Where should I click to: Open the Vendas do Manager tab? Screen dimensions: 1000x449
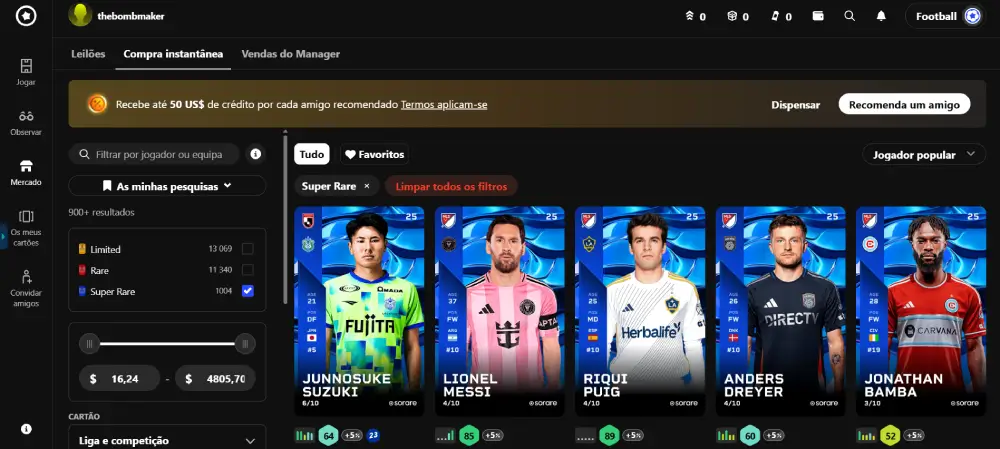coord(291,54)
